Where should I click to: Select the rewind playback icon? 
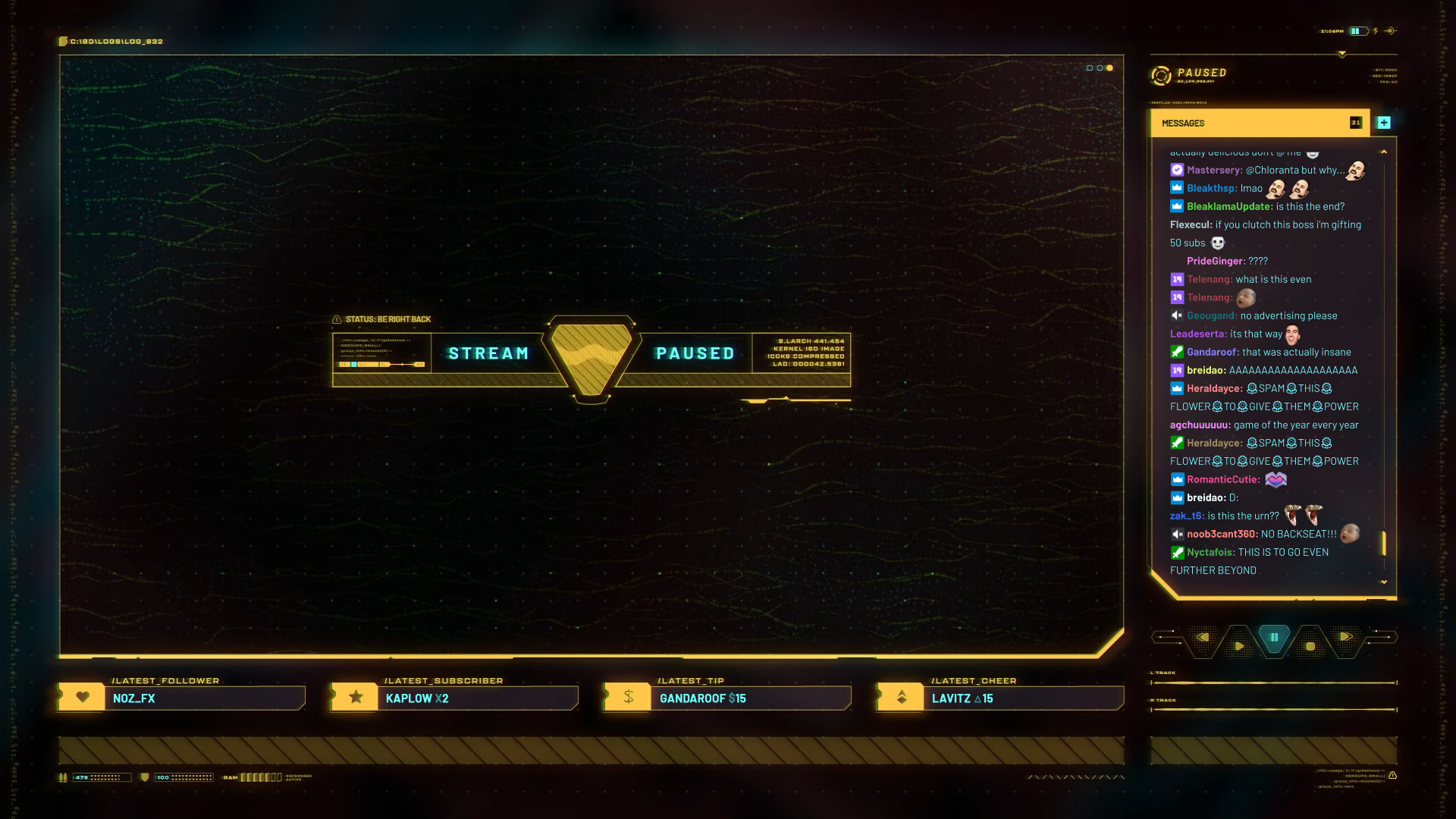click(1204, 638)
